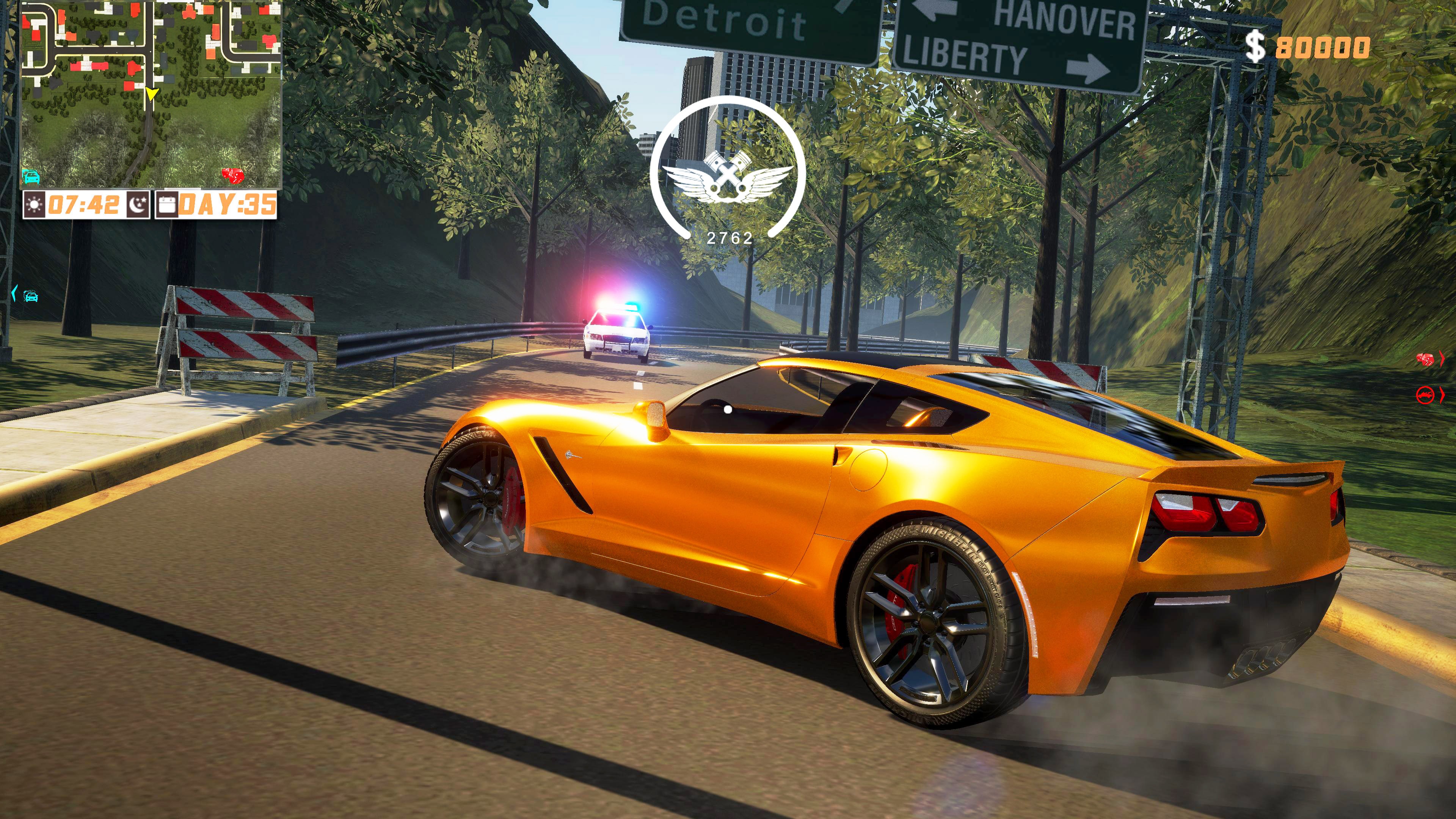Toggle the red circular indicator on right side

(x=1425, y=395)
